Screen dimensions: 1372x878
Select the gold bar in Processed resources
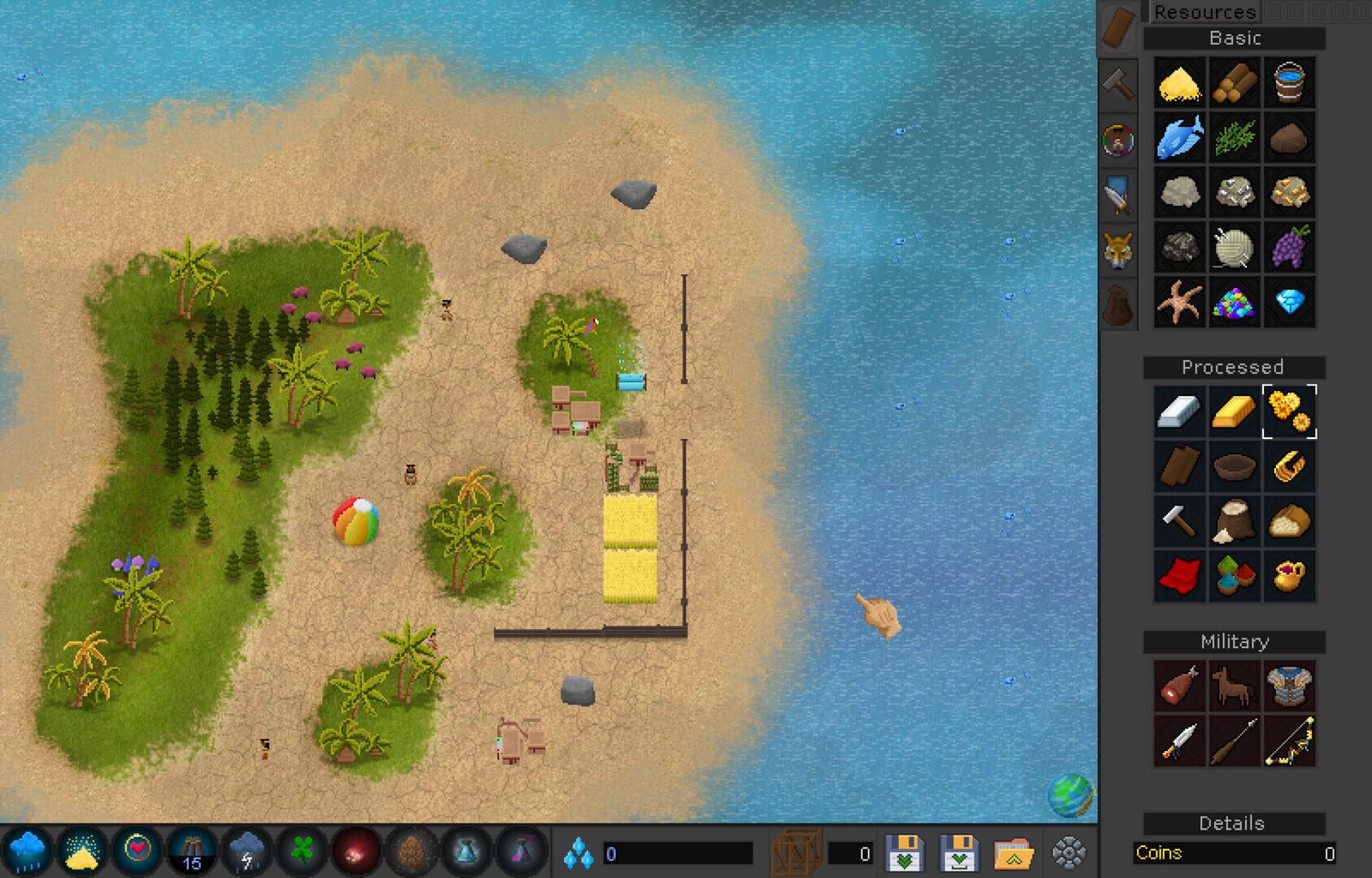[x=1235, y=411]
